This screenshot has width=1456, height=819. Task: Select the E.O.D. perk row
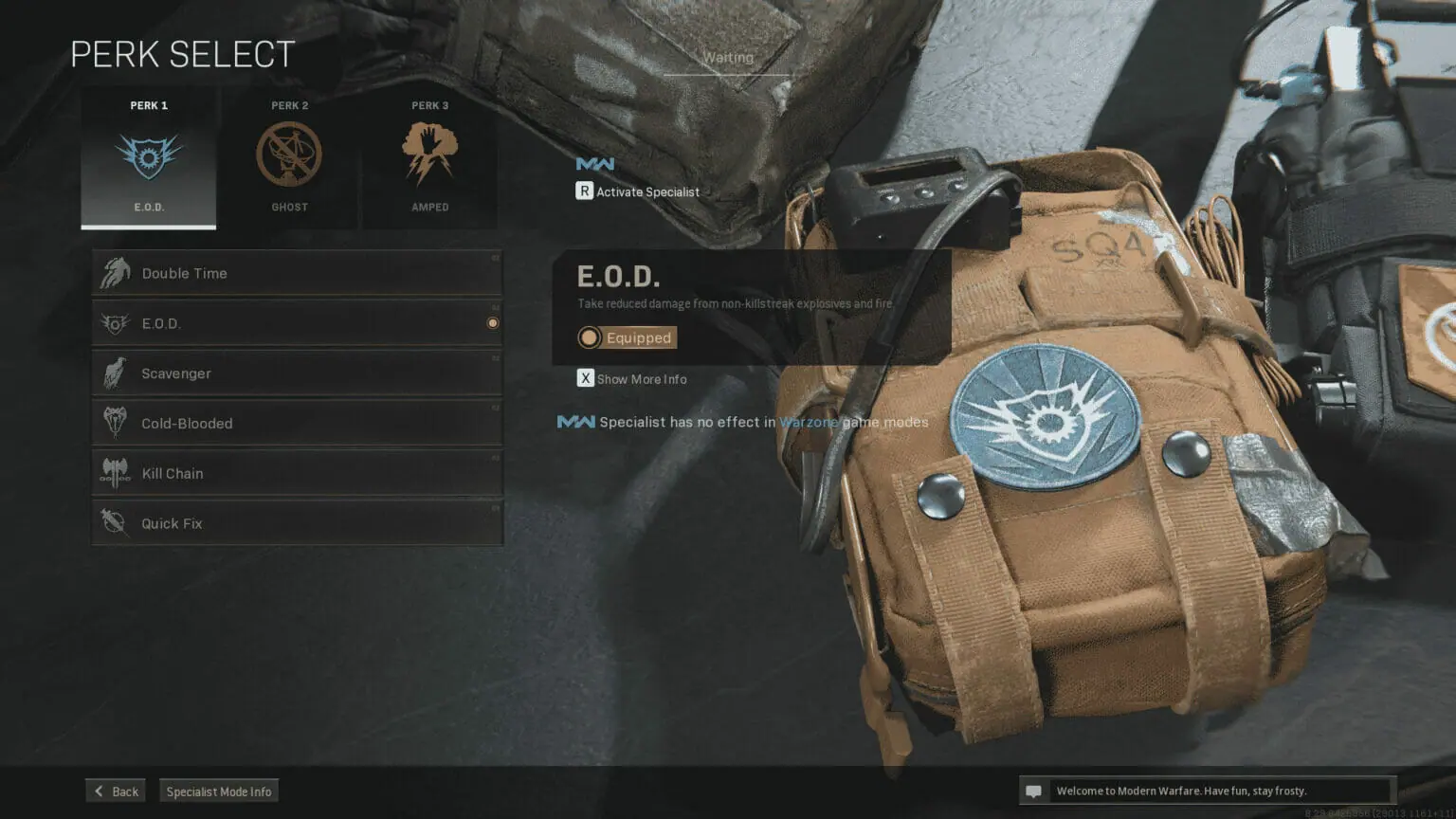pyautogui.click(x=297, y=323)
